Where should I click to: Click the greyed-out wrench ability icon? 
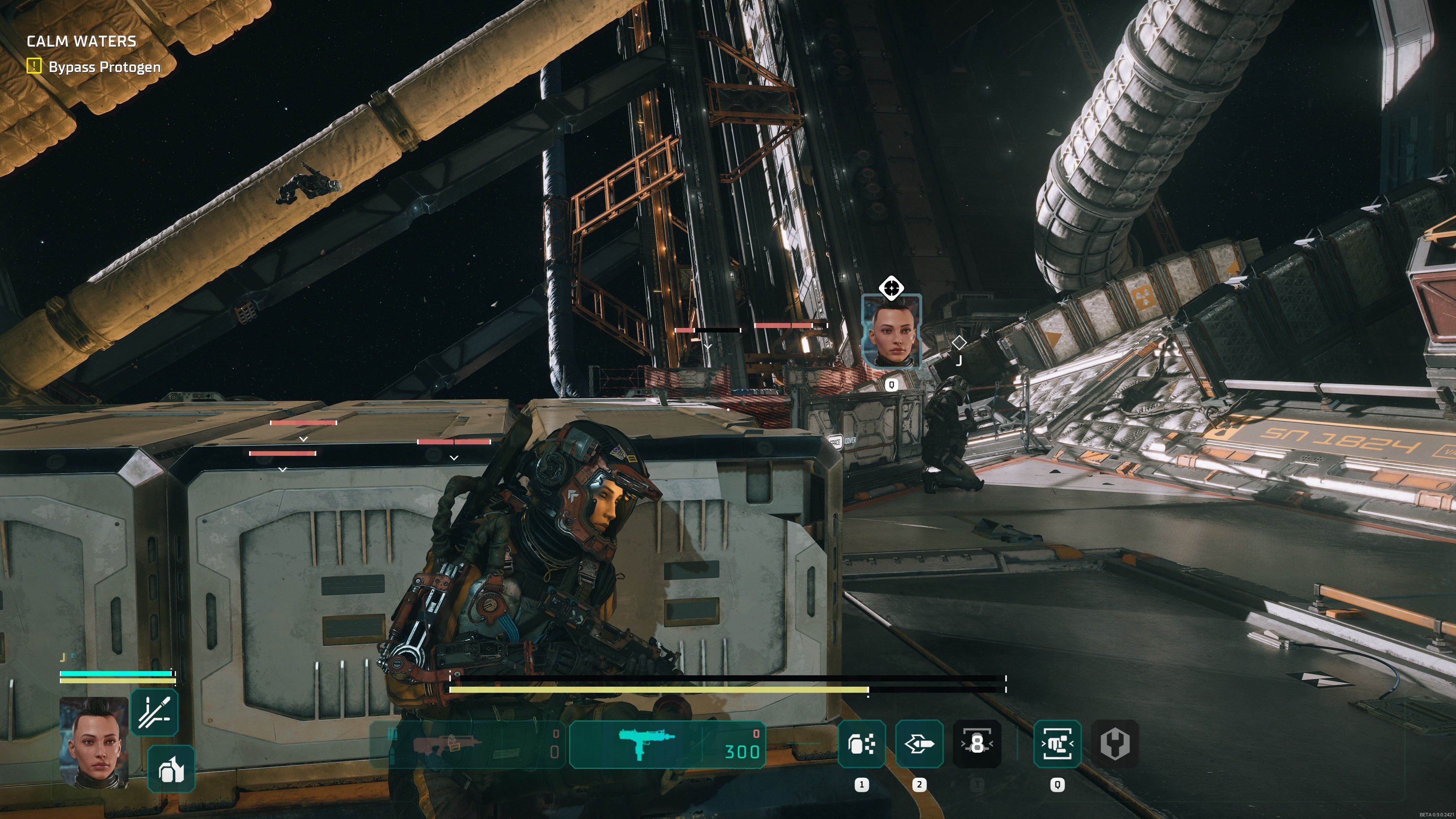tap(1115, 744)
